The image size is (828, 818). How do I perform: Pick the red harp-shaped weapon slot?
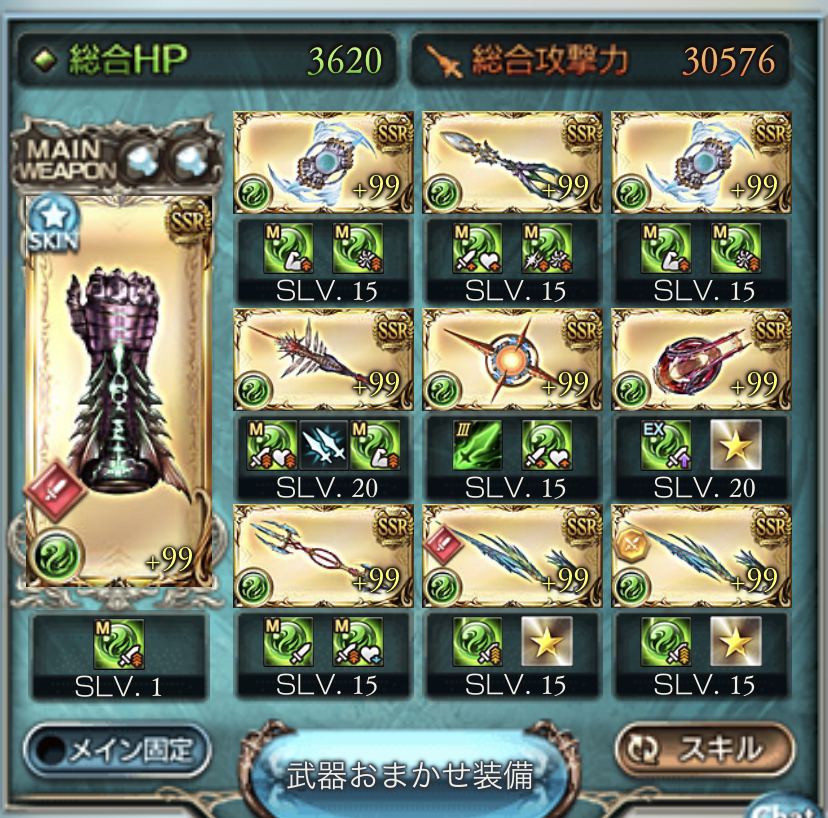[700, 360]
